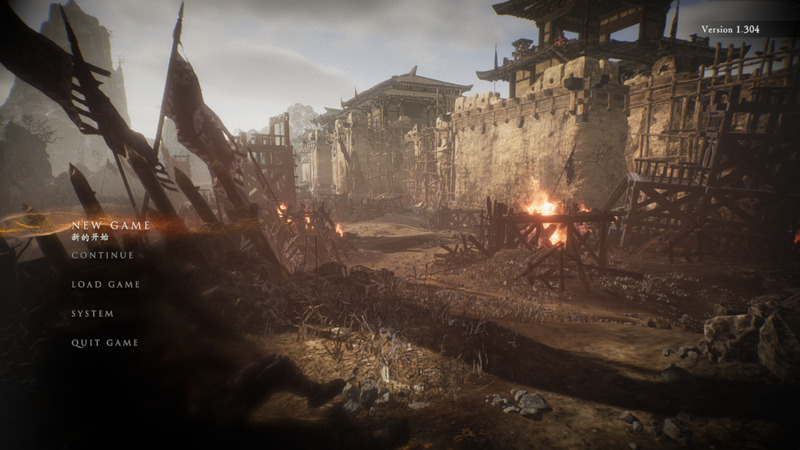Choose Continue from the main menu

pyautogui.click(x=102, y=255)
